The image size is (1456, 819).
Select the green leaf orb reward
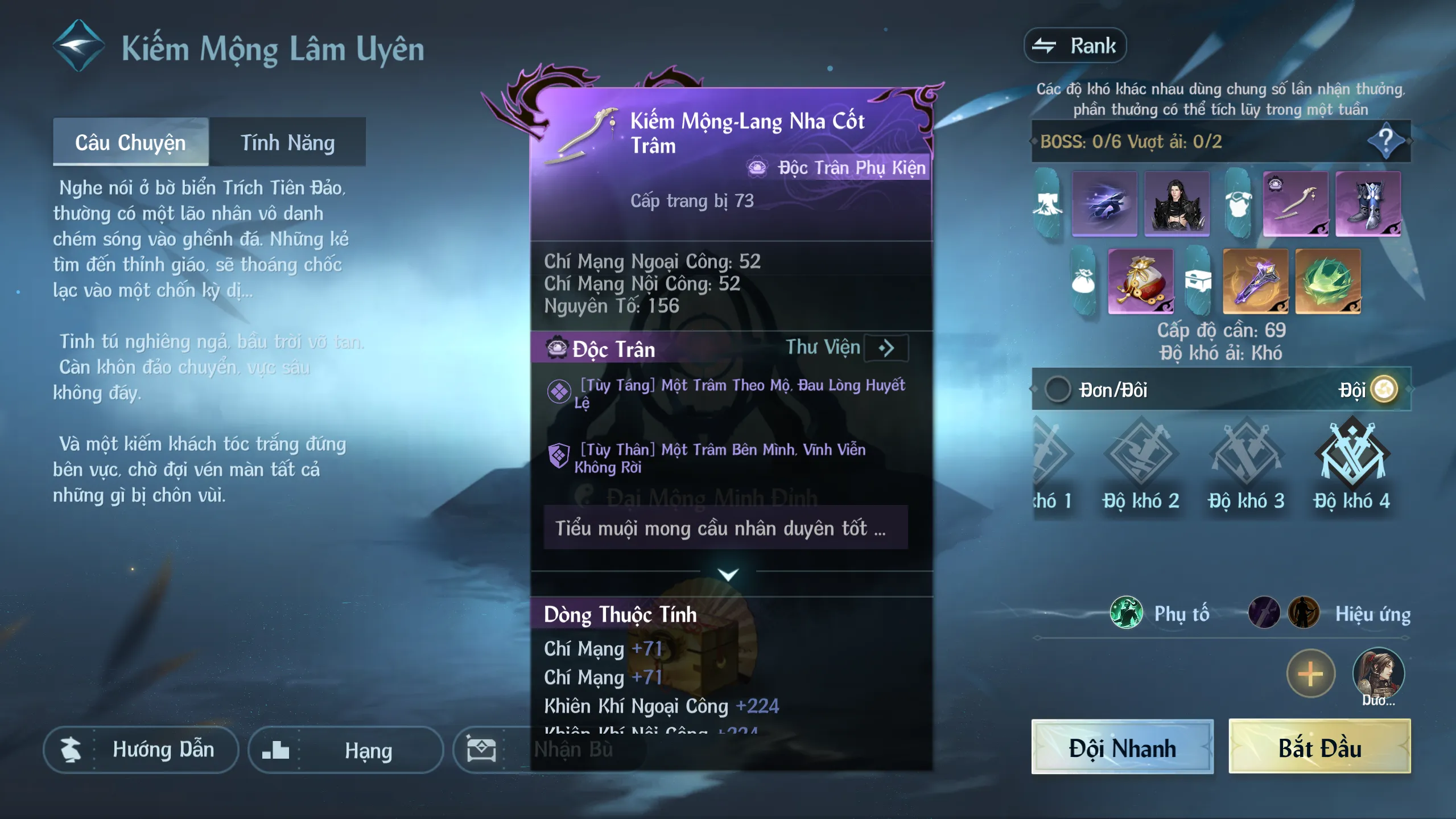click(x=1327, y=281)
